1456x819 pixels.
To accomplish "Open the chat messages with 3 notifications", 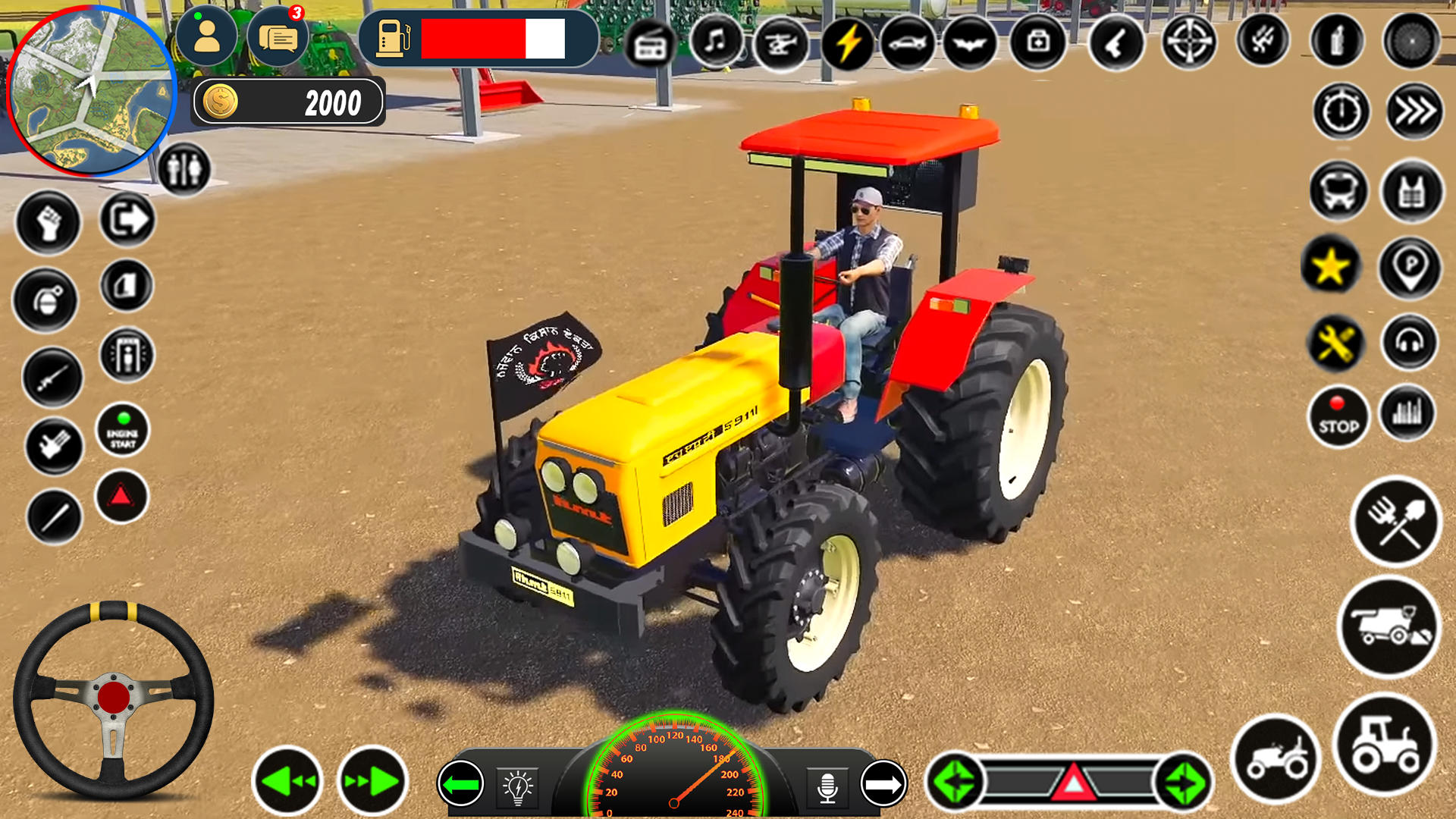I will coord(278,38).
